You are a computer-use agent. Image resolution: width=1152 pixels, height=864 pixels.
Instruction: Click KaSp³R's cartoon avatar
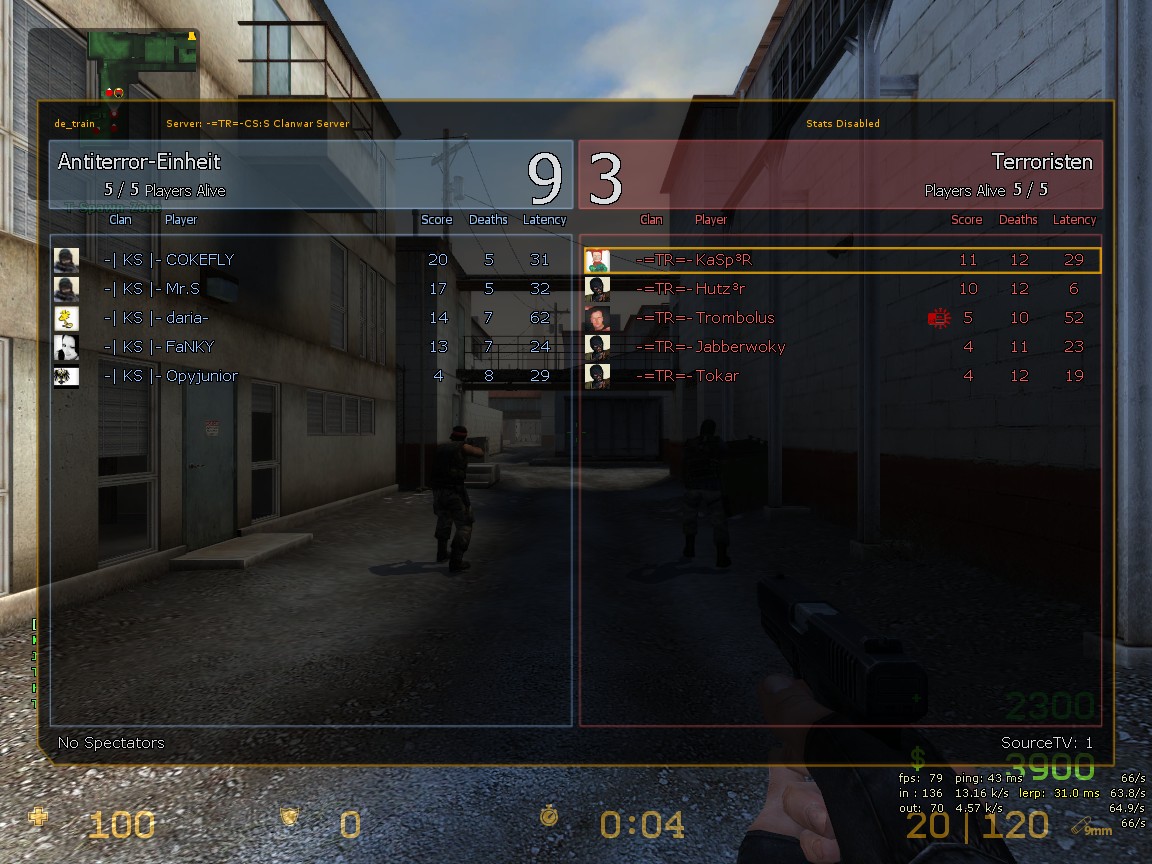tap(597, 260)
